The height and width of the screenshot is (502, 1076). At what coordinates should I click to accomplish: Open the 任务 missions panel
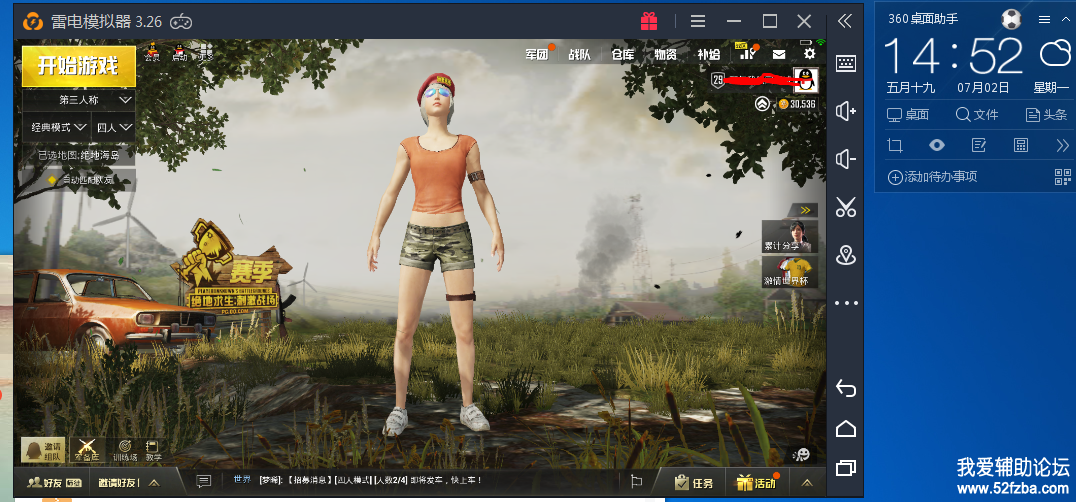[694, 483]
